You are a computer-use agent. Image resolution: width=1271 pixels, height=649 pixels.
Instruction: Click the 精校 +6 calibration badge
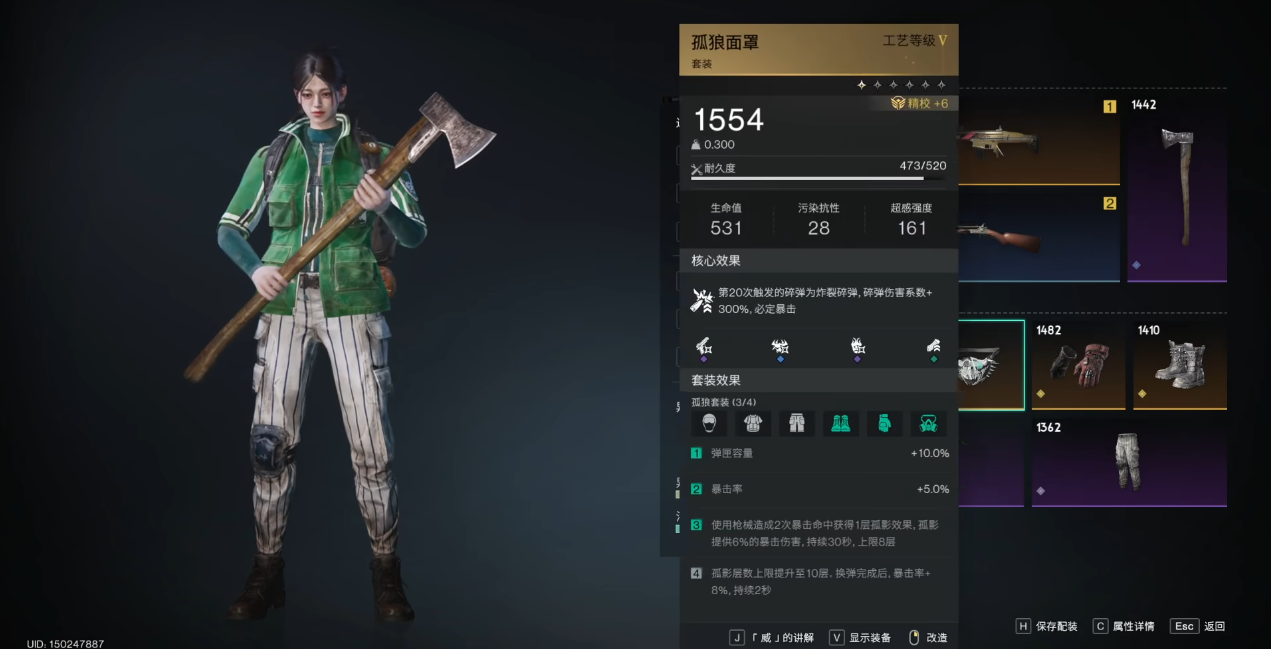[x=919, y=103]
